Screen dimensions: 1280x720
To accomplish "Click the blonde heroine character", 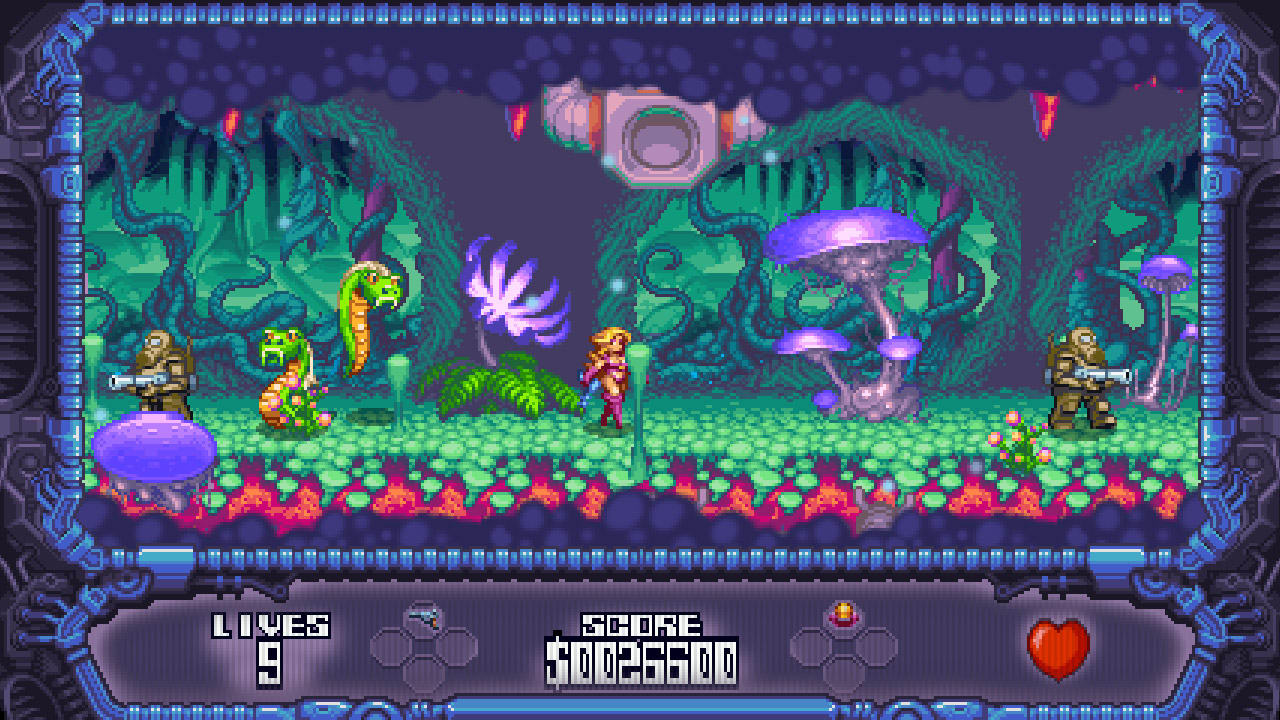I will click(610, 375).
